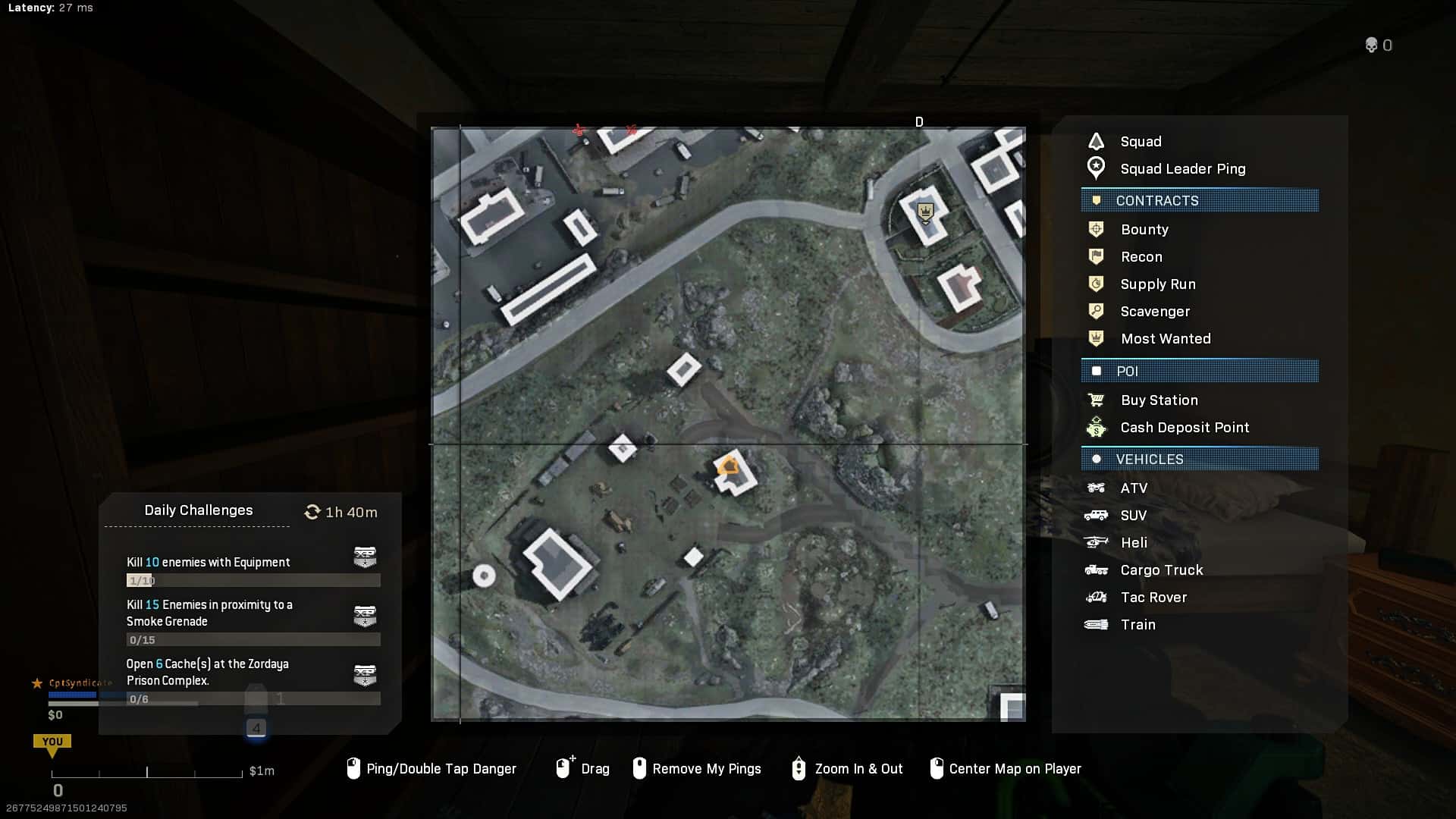
Task: Select Cash Deposit Point legend entry
Action: tap(1184, 428)
